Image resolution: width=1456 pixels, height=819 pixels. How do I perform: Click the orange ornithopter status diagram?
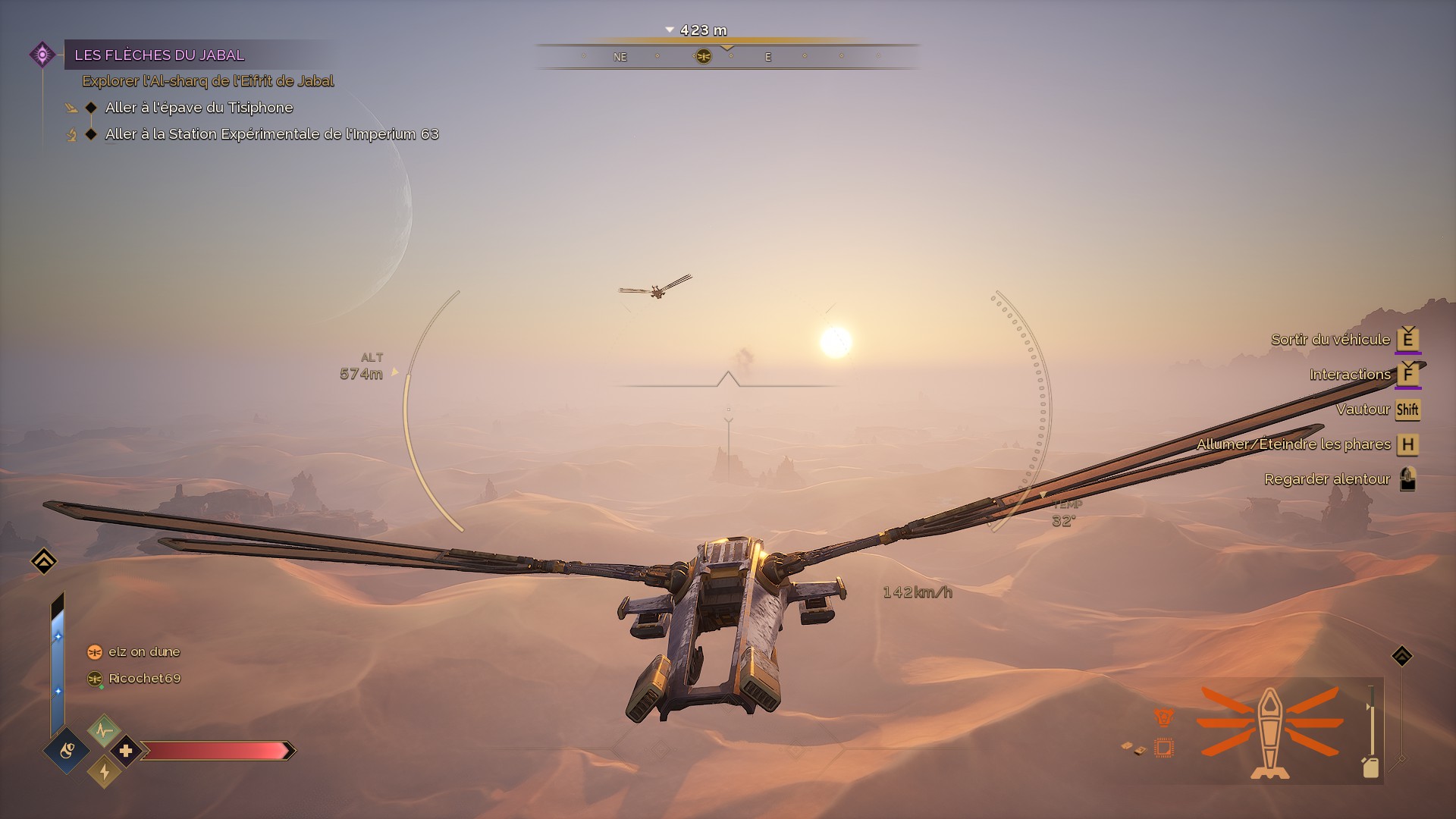[x=1270, y=732]
